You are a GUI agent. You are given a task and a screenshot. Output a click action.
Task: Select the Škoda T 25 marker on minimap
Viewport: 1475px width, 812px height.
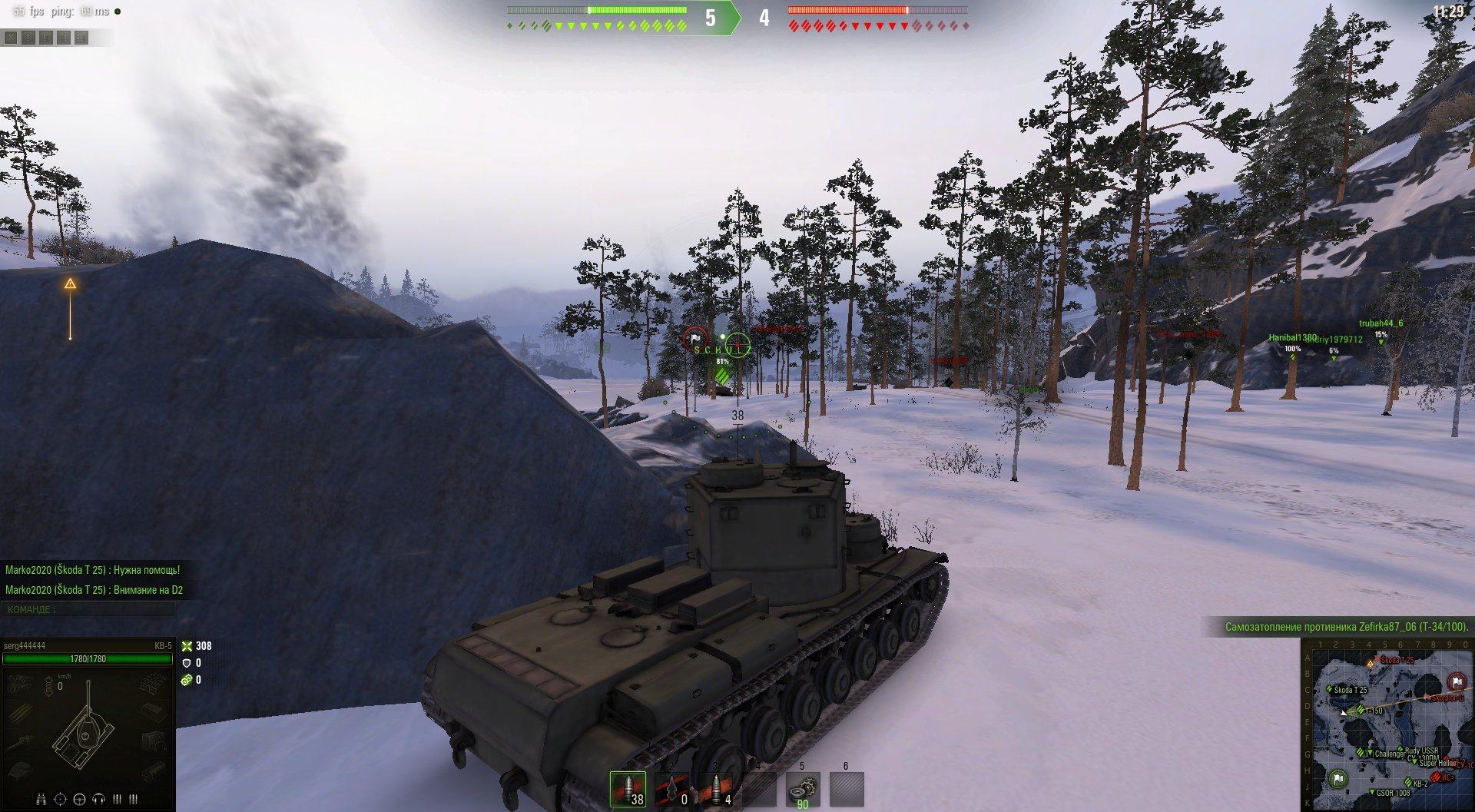pos(1330,689)
